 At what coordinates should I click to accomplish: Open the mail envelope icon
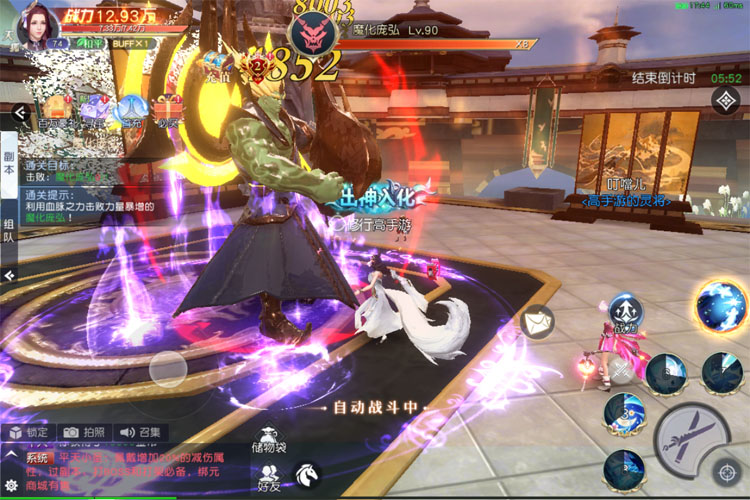pos(537,320)
